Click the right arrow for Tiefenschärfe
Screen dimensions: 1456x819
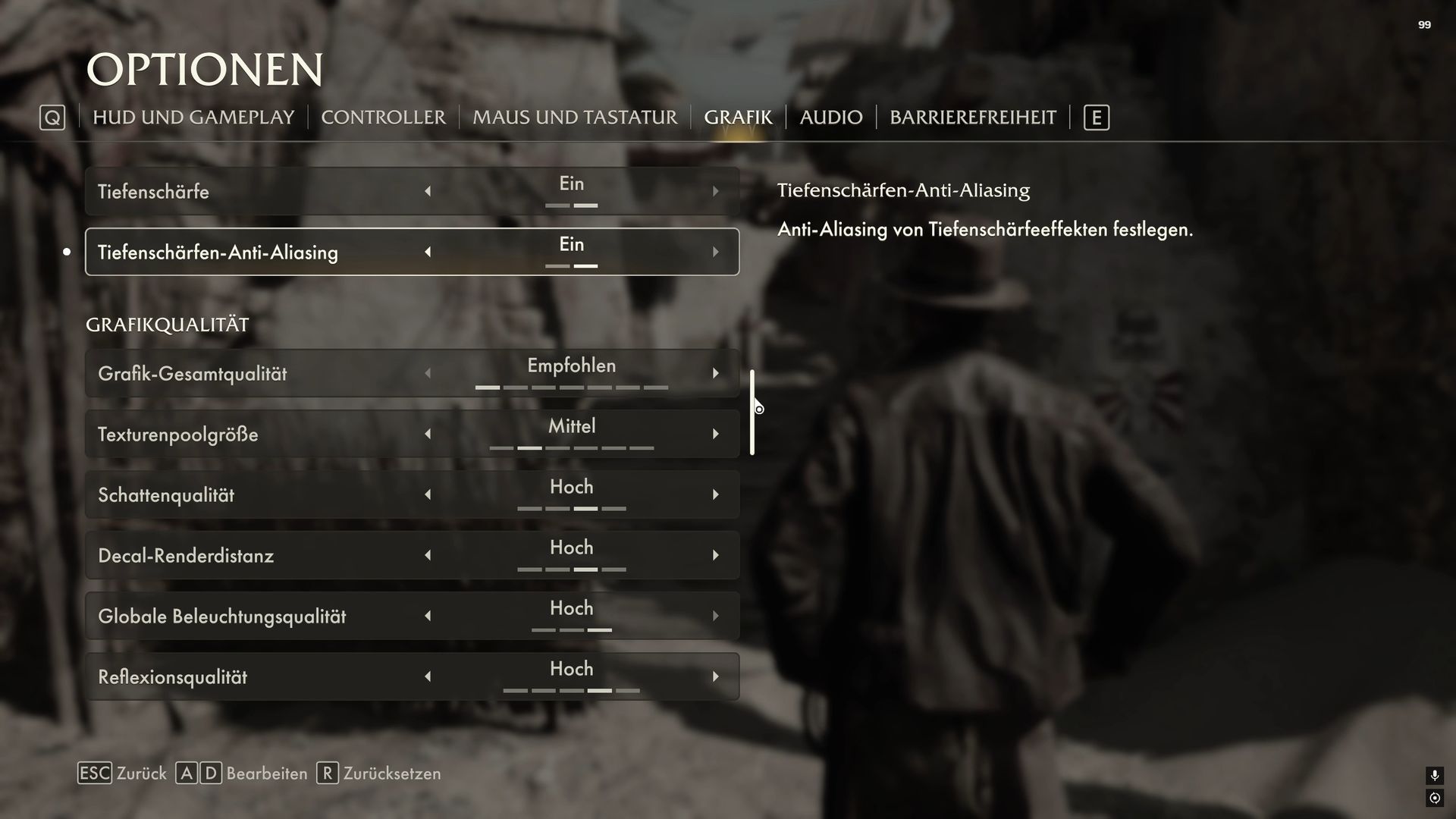pyautogui.click(x=715, y=191)
